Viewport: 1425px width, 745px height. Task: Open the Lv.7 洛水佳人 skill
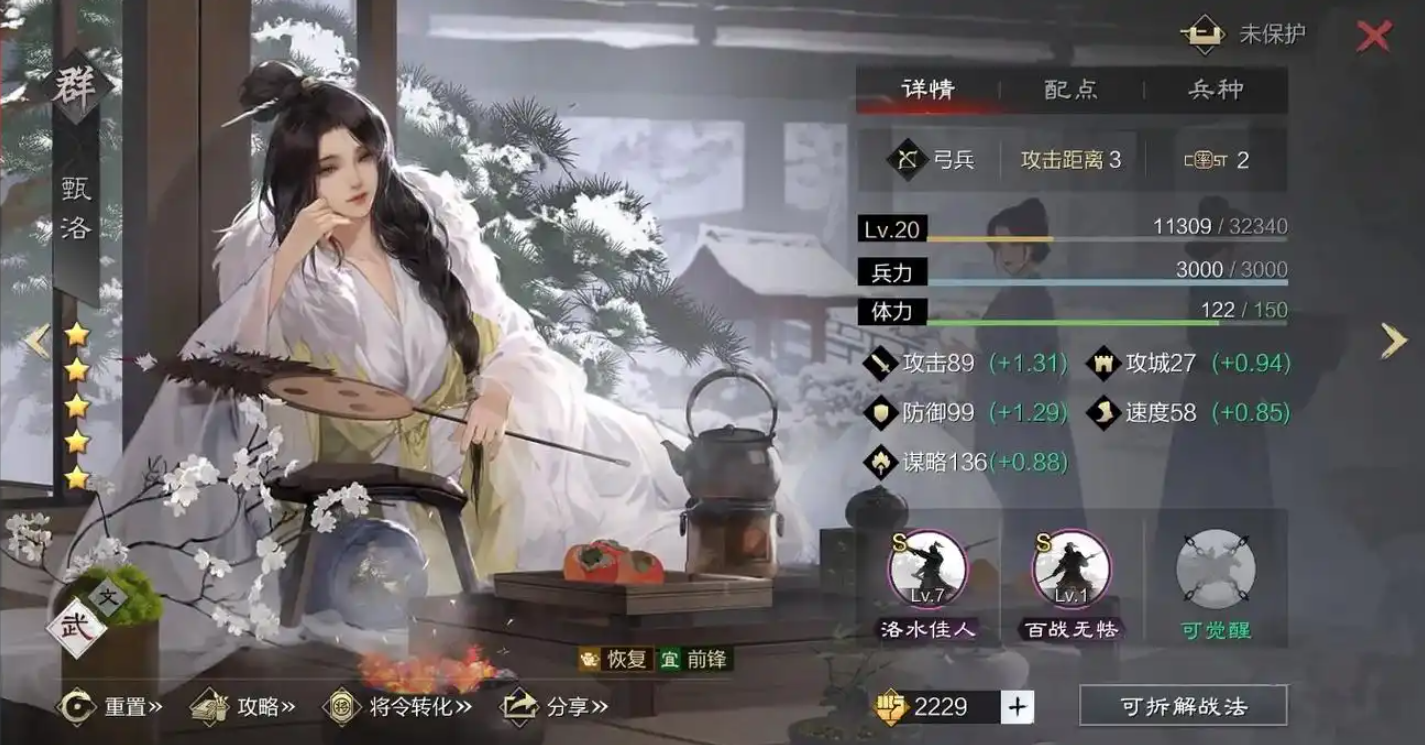[926, 570]
